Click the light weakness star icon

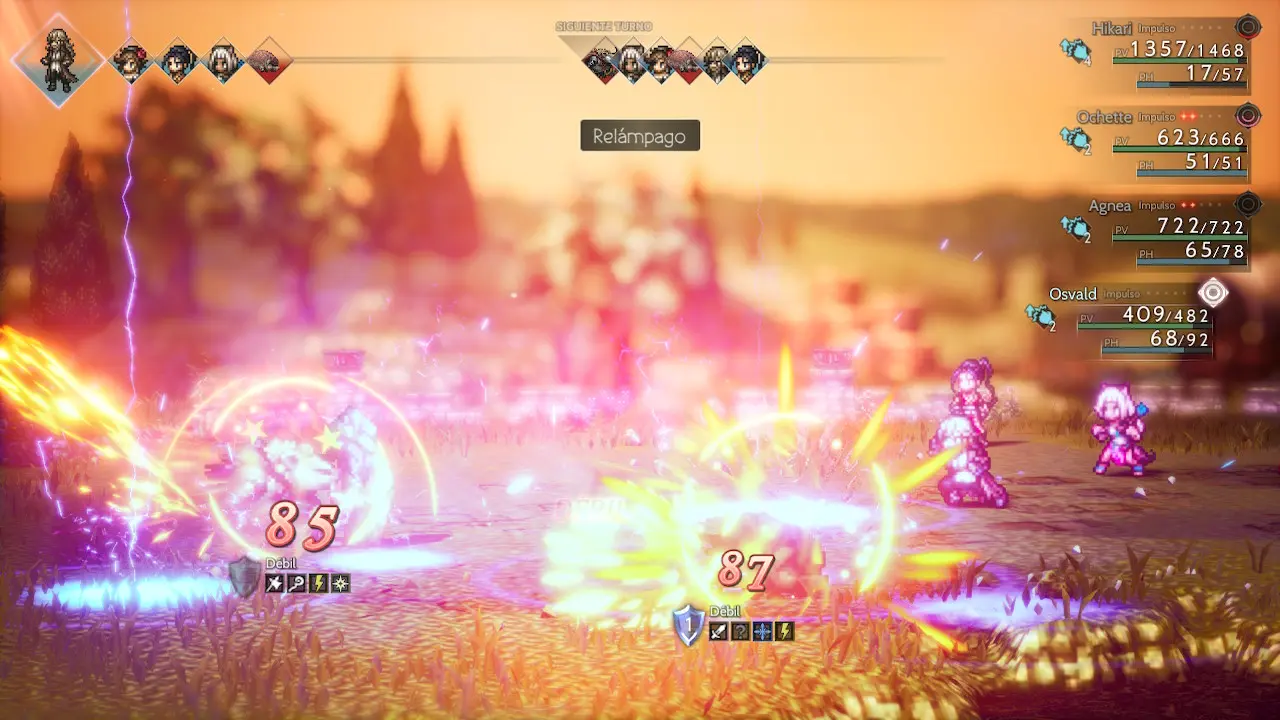(x=341, y=583)
